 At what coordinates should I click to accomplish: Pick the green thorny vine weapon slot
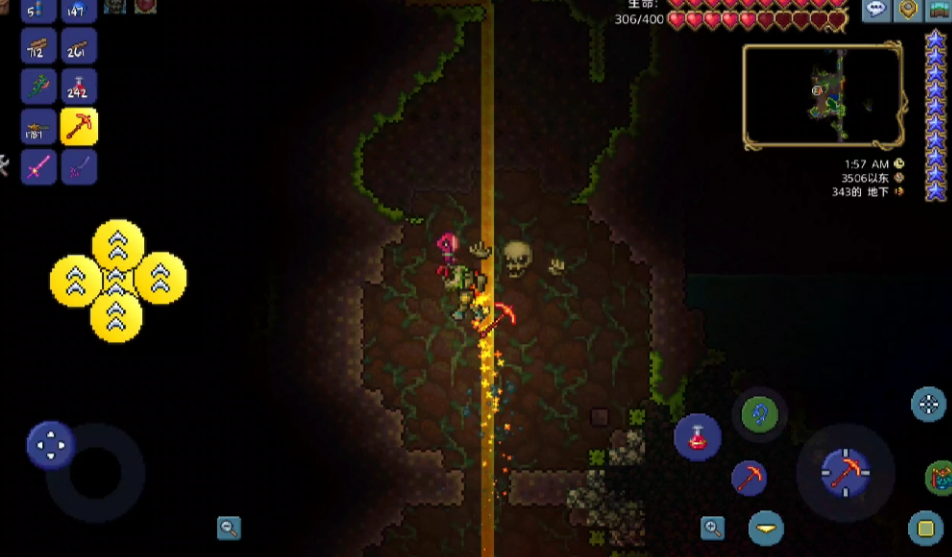38,88
